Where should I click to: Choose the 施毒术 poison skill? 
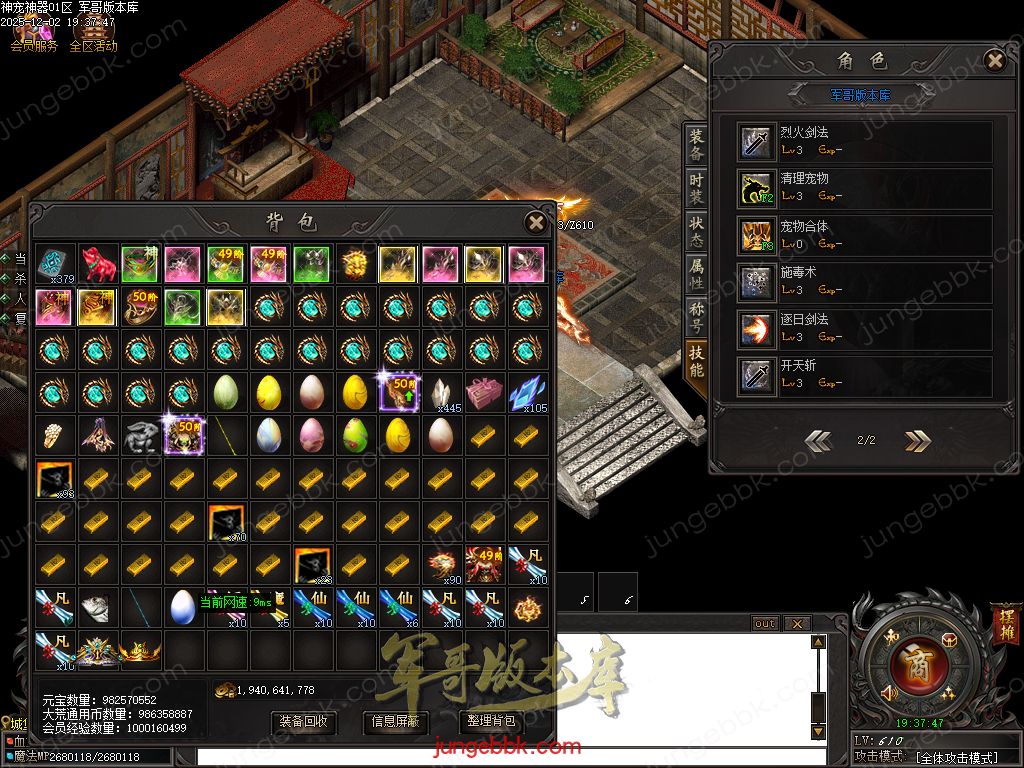pos(864,282)
